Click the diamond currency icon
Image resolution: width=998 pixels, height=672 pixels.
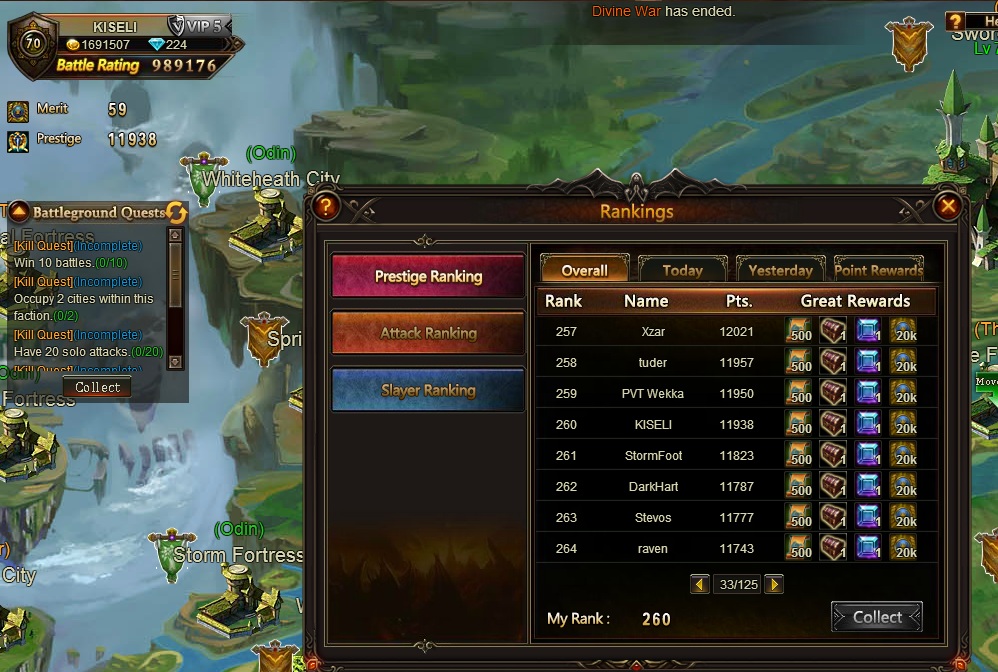[x=154, y=45]
